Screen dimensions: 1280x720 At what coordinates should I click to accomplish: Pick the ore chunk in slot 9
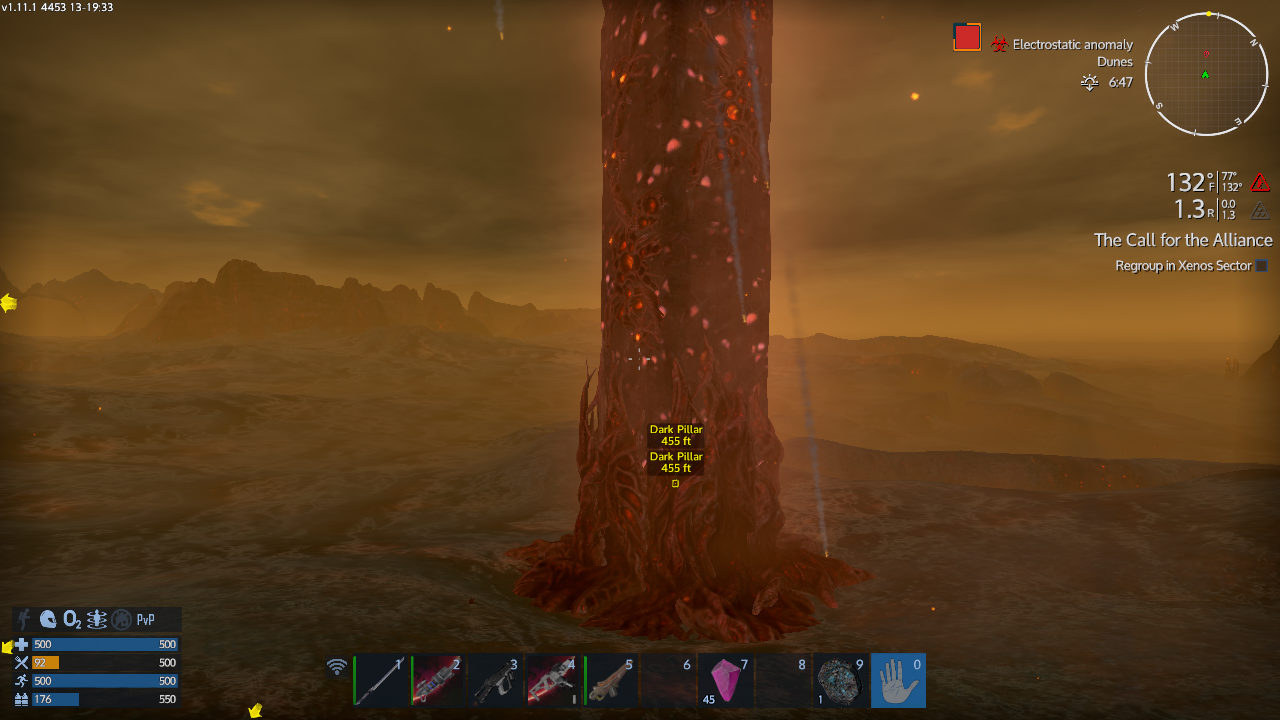(841, 680)
